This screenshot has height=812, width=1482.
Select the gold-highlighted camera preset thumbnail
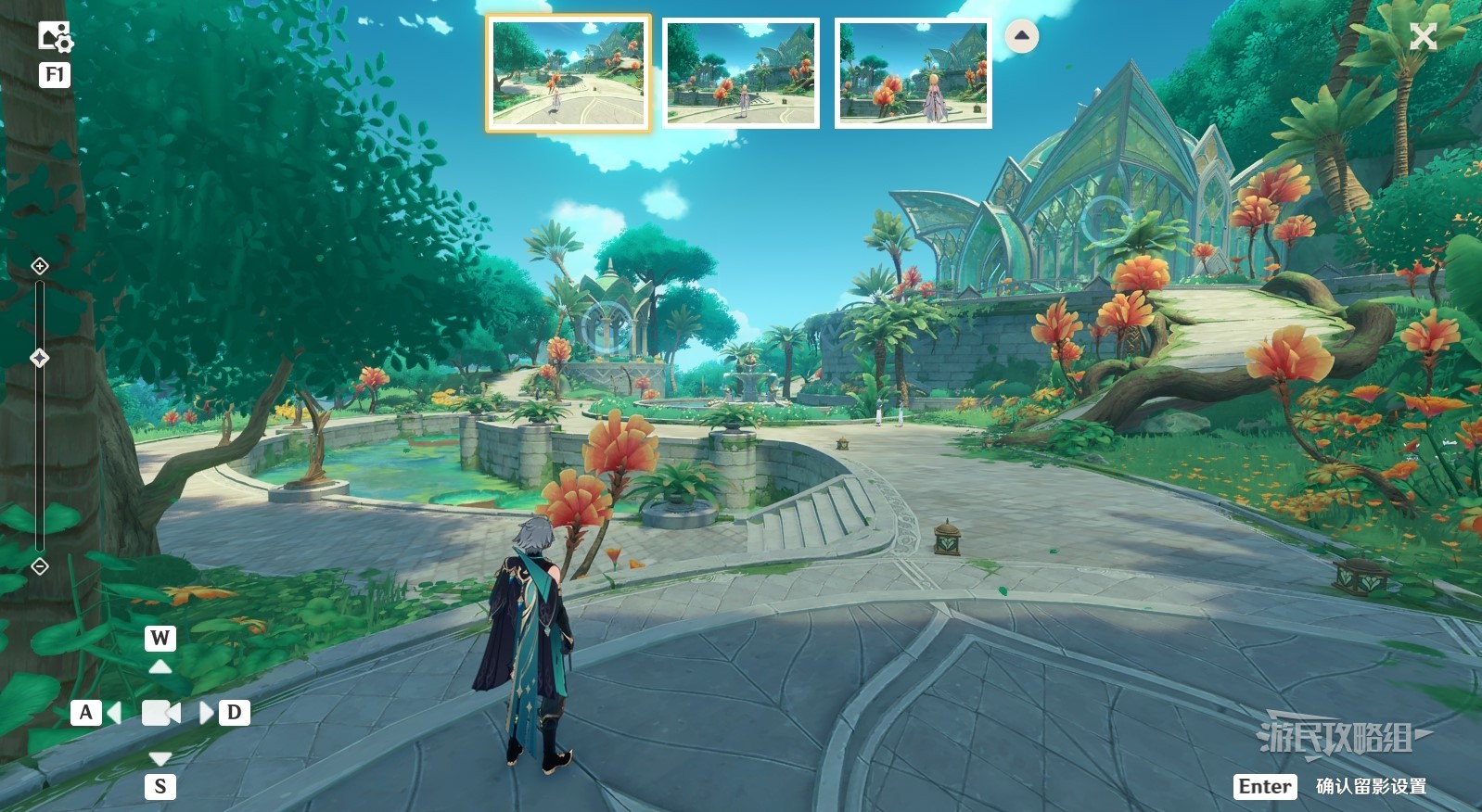(x=569, y=73)
